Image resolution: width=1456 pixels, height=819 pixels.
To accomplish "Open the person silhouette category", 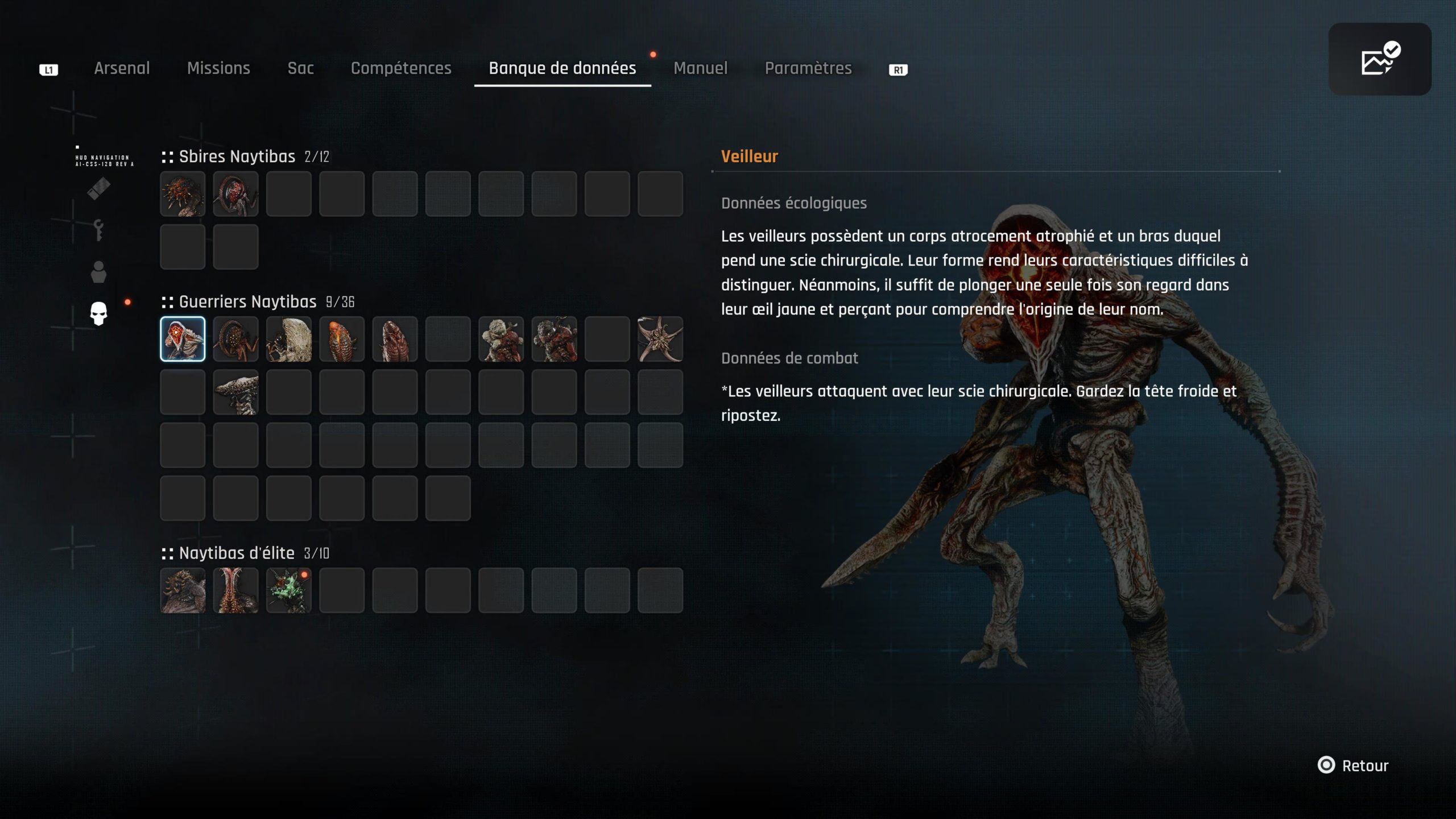I will click(98, 272).
